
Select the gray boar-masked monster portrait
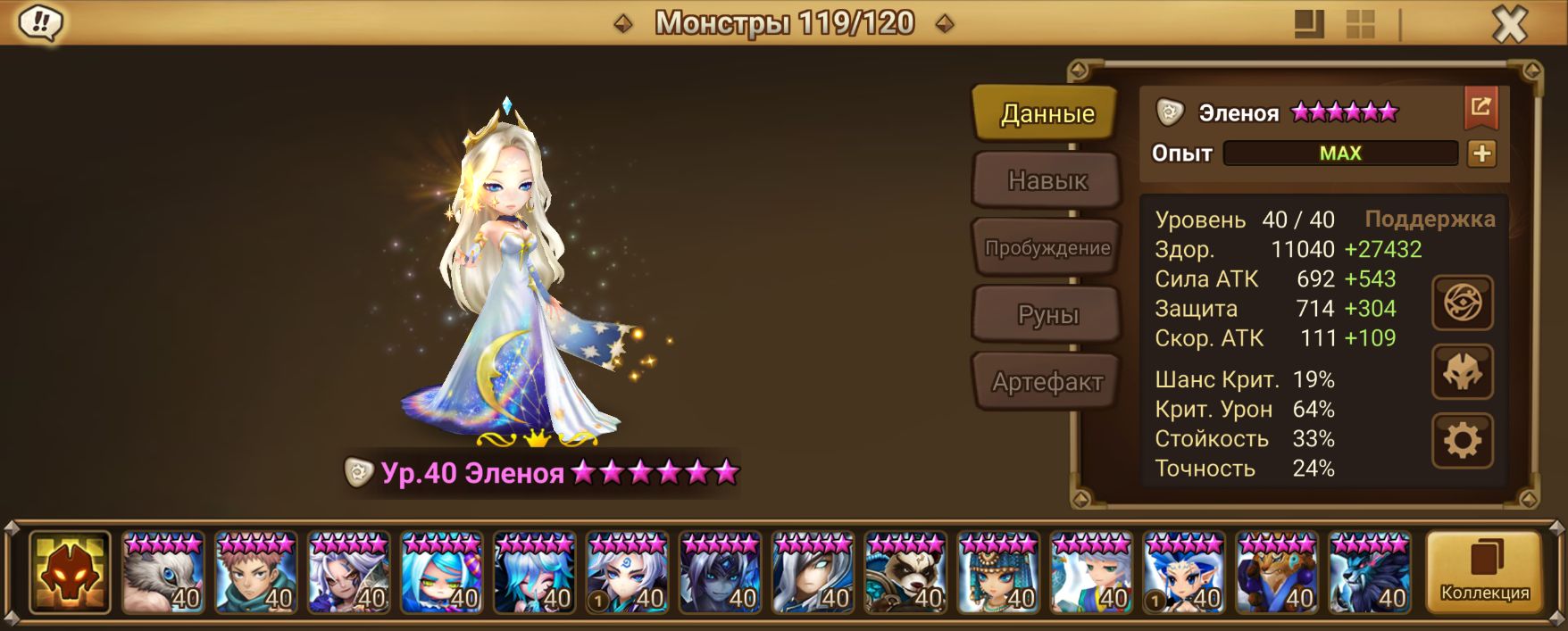click(x=163, y=573)
